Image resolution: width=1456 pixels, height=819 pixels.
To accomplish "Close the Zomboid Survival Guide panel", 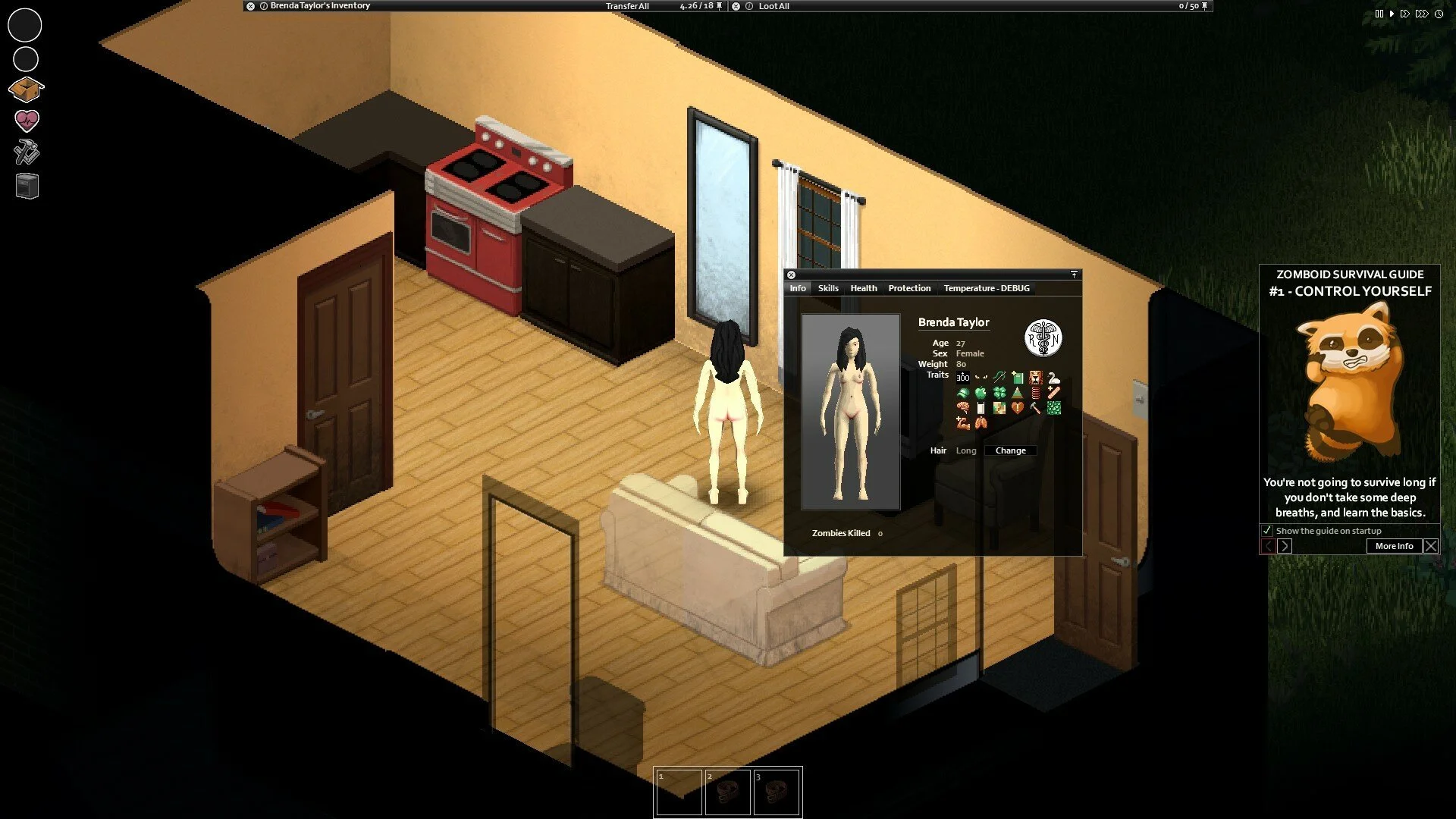I will [1431, 546].
